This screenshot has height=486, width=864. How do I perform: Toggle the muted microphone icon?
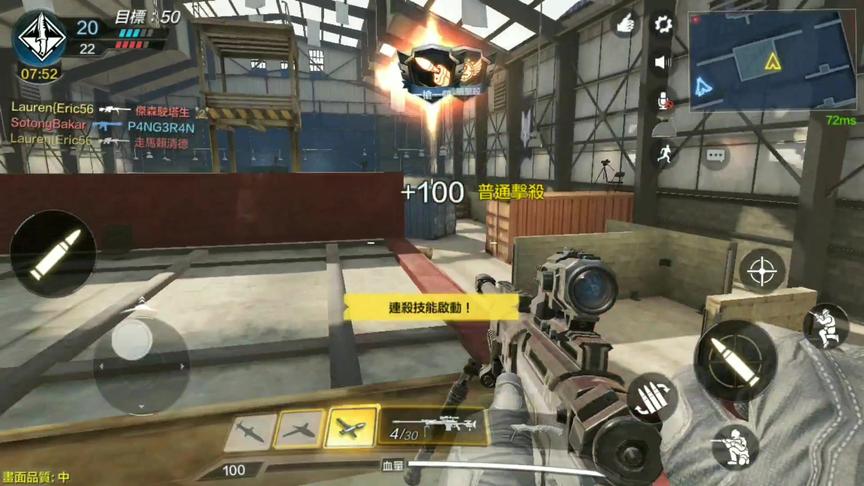(661, 99)
